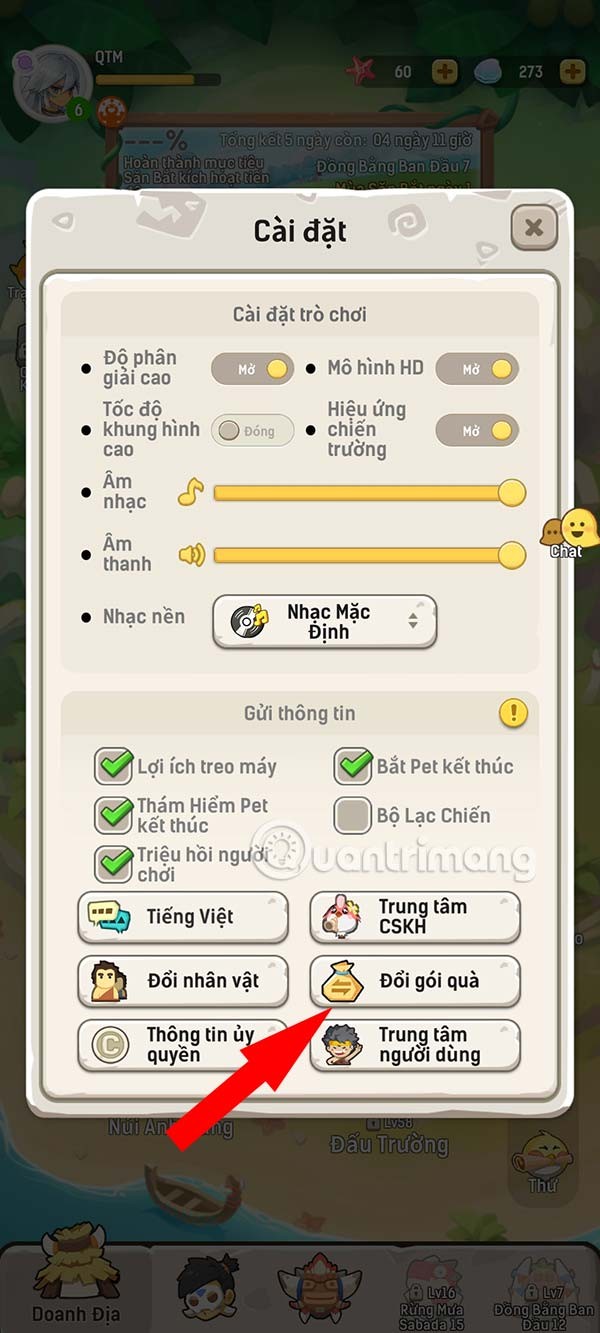Toggle the Hiệu ứng chiến trường switch
Viewport: 600px width, 1333px height.
pyautogui.click(x=477, y=431)
